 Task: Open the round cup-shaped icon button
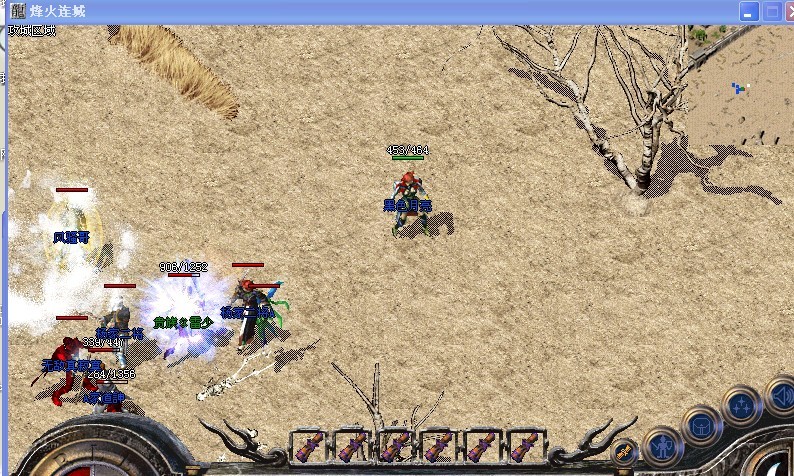[700, 427]
